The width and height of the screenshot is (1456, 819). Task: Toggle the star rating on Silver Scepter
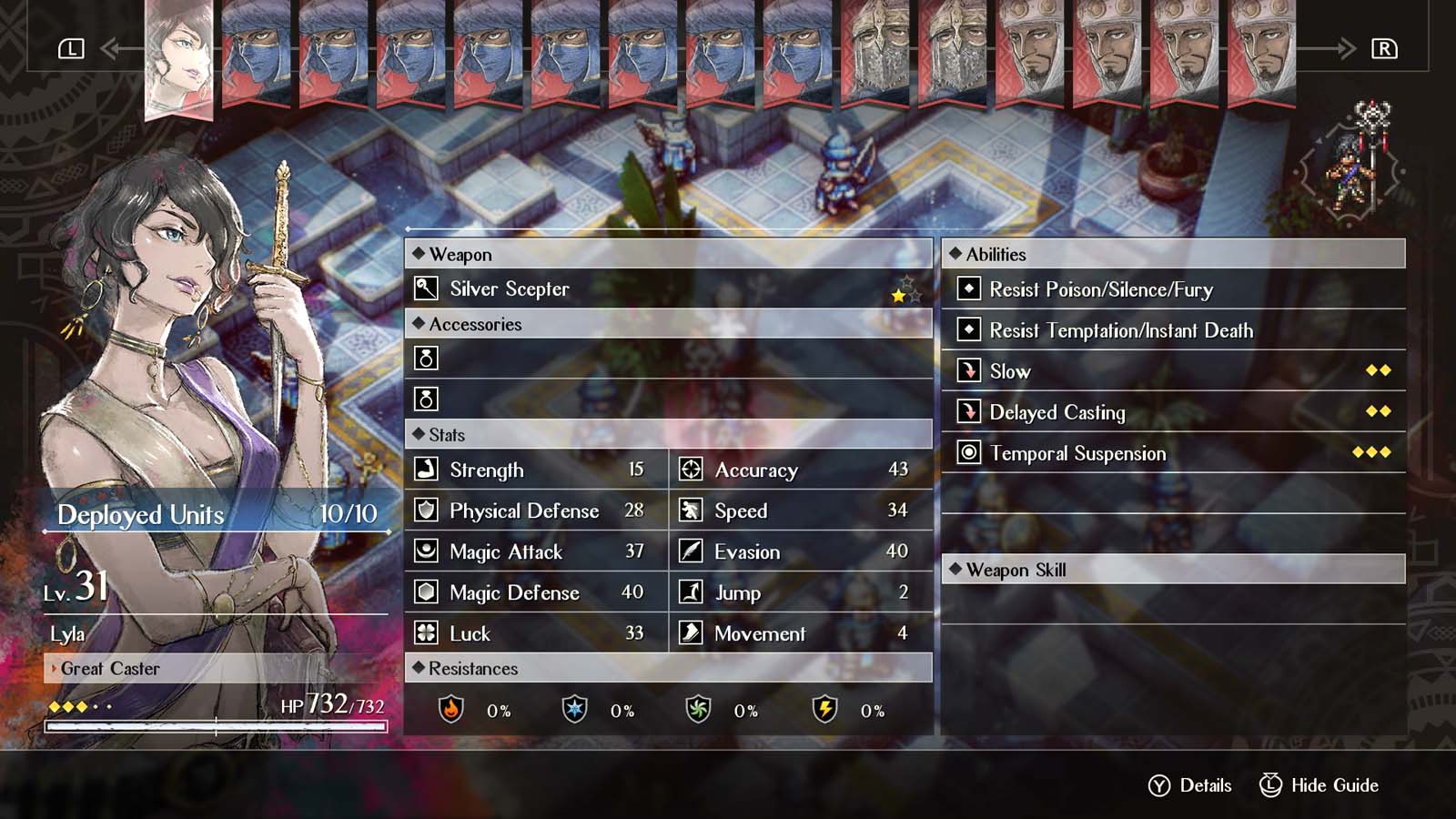click(899, 294)
